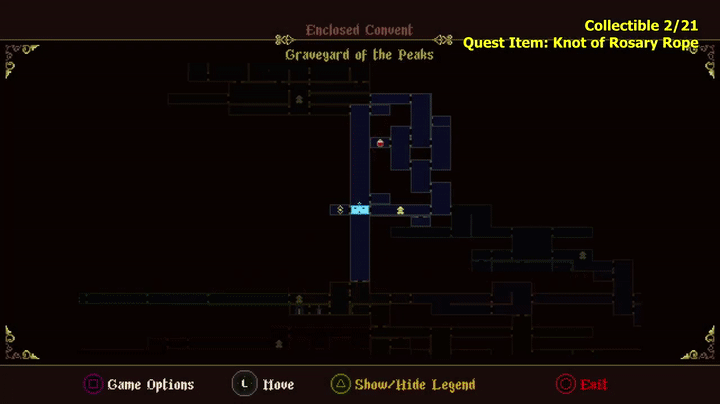The width and height of the screenshot is (720, 404).
Task: Click the highlighted cyan current-room tile
Action: click(360, 209)
